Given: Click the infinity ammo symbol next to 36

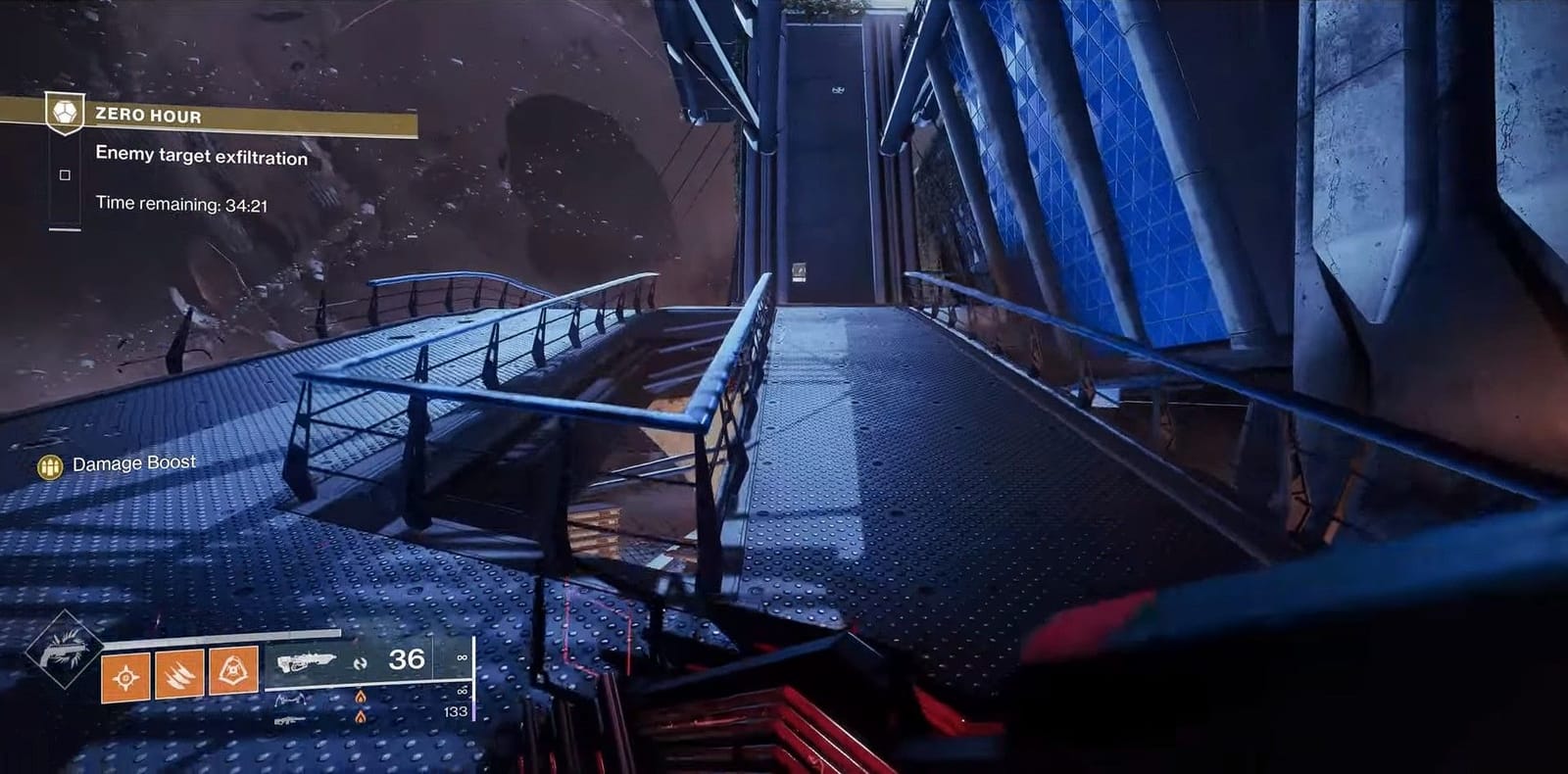Looking at the screenshot, I should pos(461,659).
